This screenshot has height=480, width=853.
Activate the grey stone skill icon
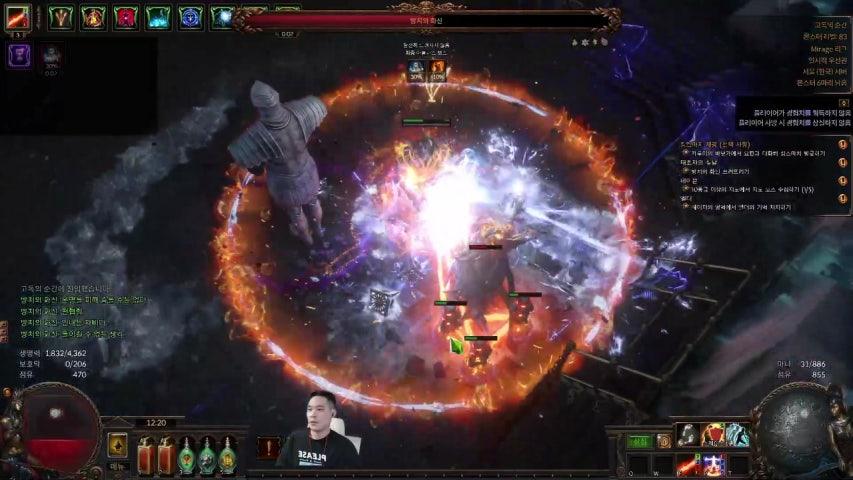(687, 435)
